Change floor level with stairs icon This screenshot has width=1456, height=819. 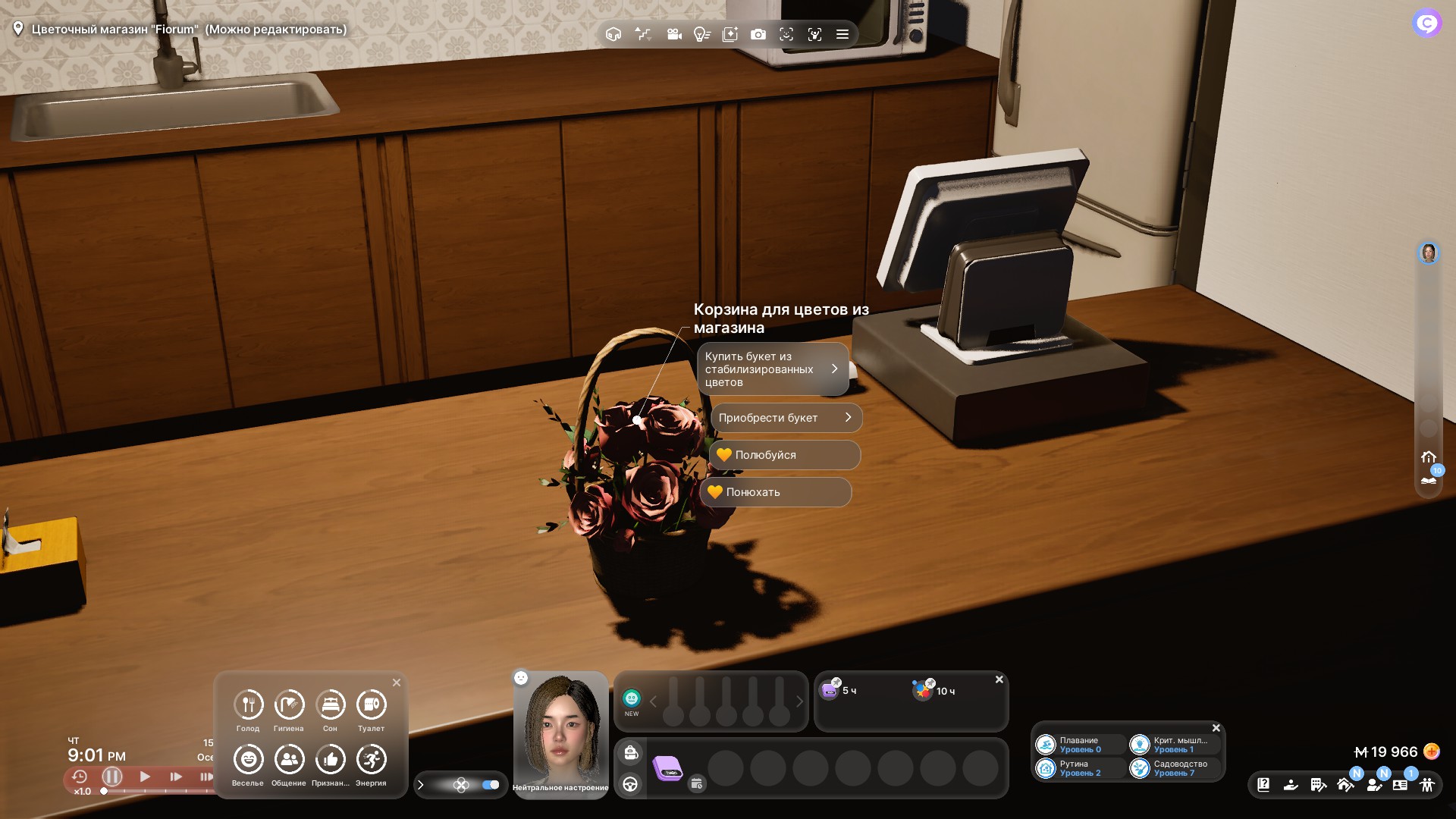[643, 34]
